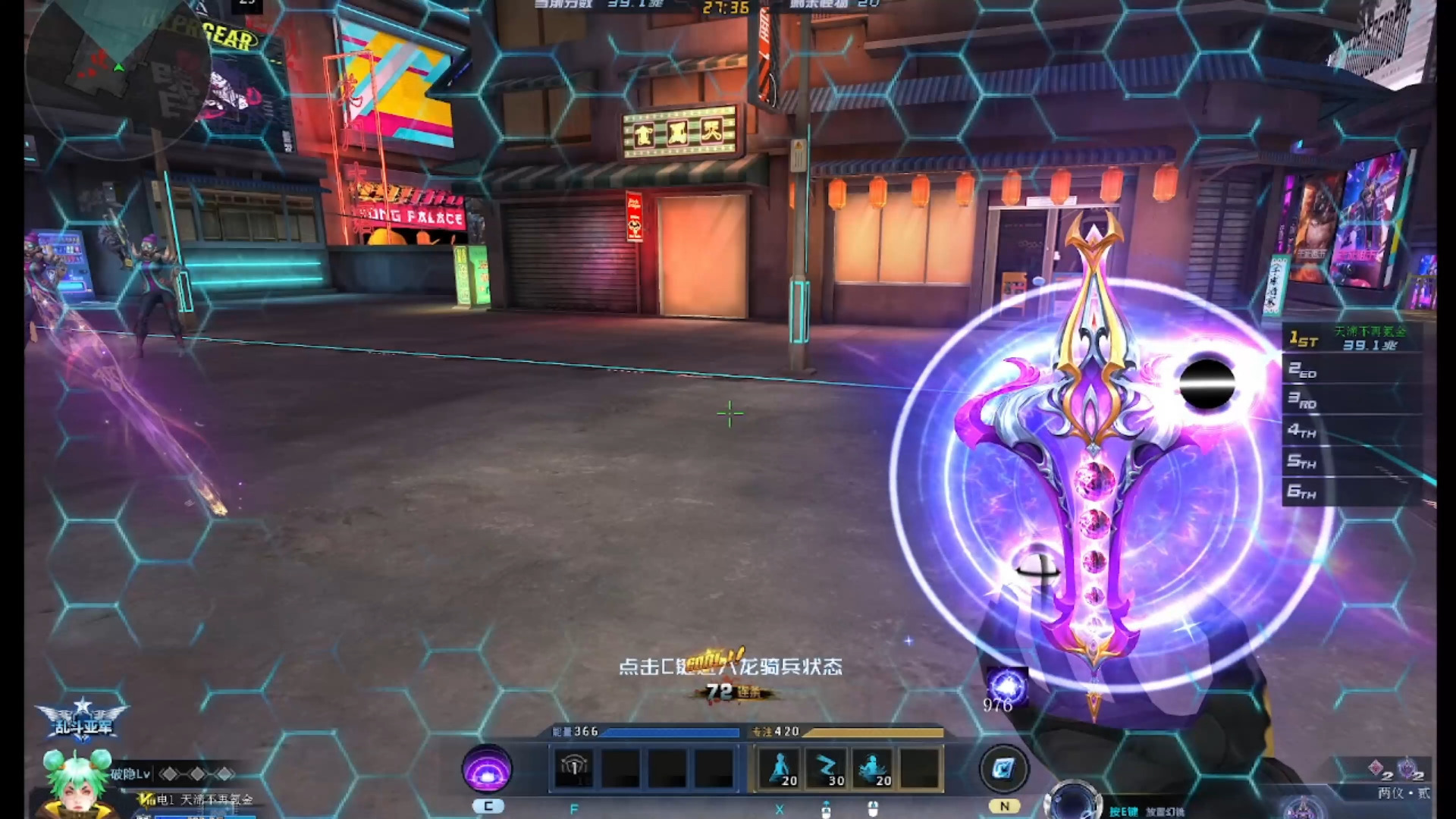Select the red diamond item counter icon
Viewport: 1456px width, 819px height.
pos(1376,769)
